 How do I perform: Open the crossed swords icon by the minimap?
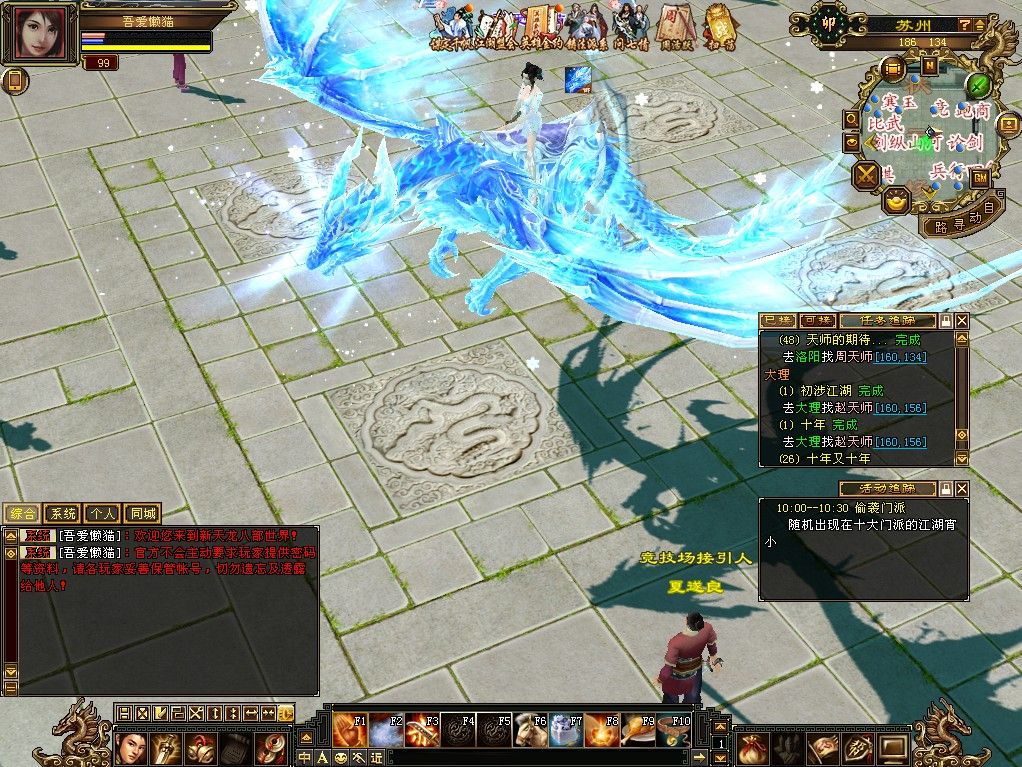pyautogui.click(x=865, y=176)
